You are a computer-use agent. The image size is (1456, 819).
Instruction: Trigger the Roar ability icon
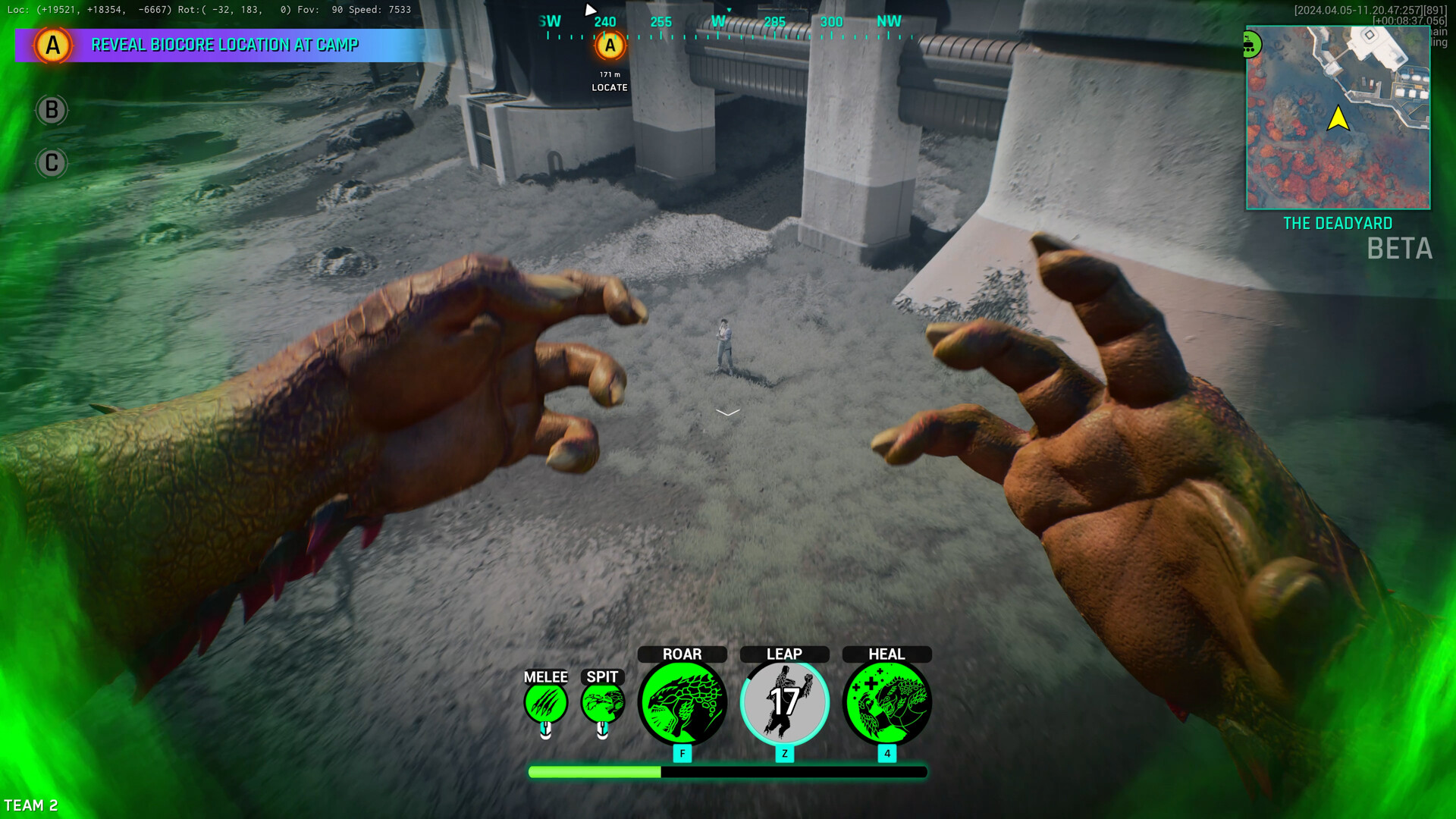point(682,703)
